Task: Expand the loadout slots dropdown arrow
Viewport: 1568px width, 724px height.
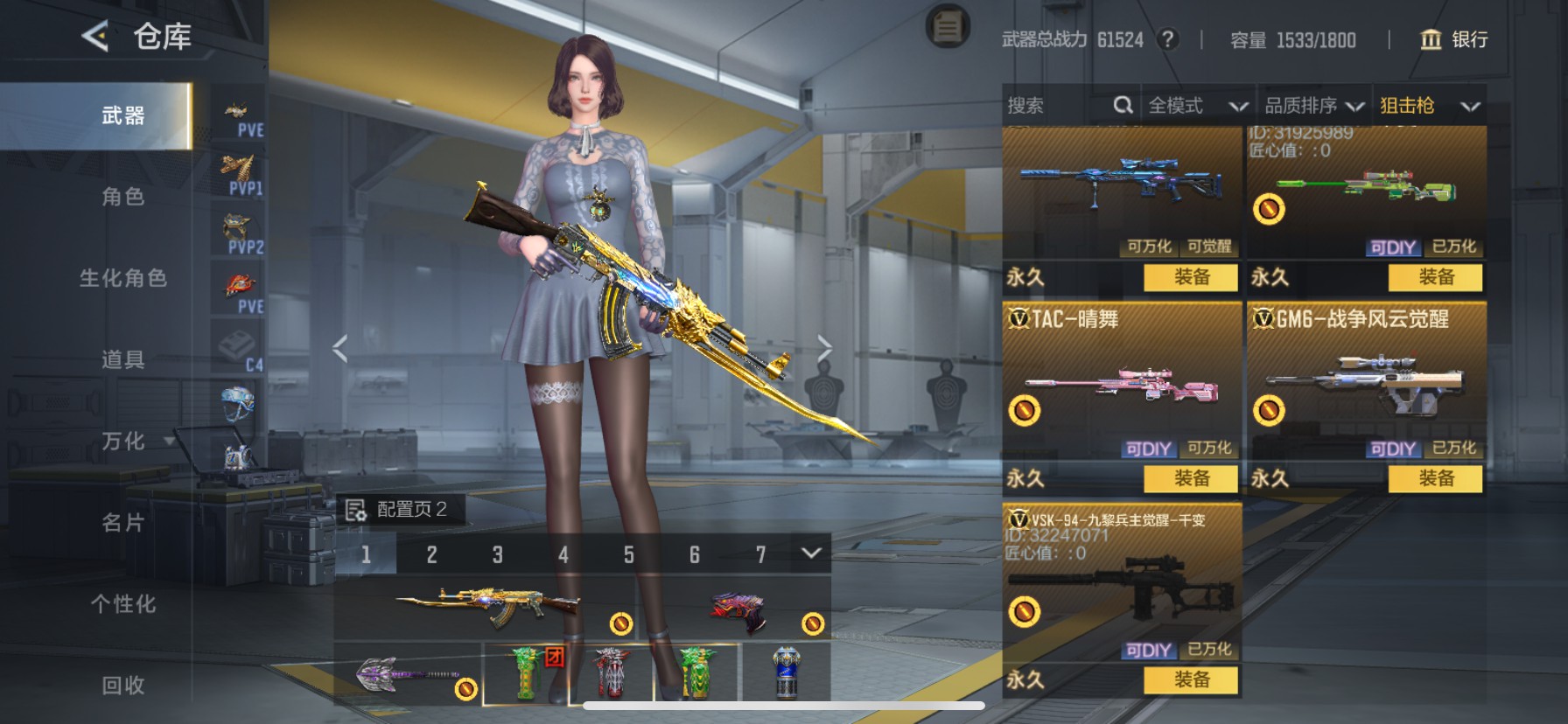Action: click(x=811, y=553)
